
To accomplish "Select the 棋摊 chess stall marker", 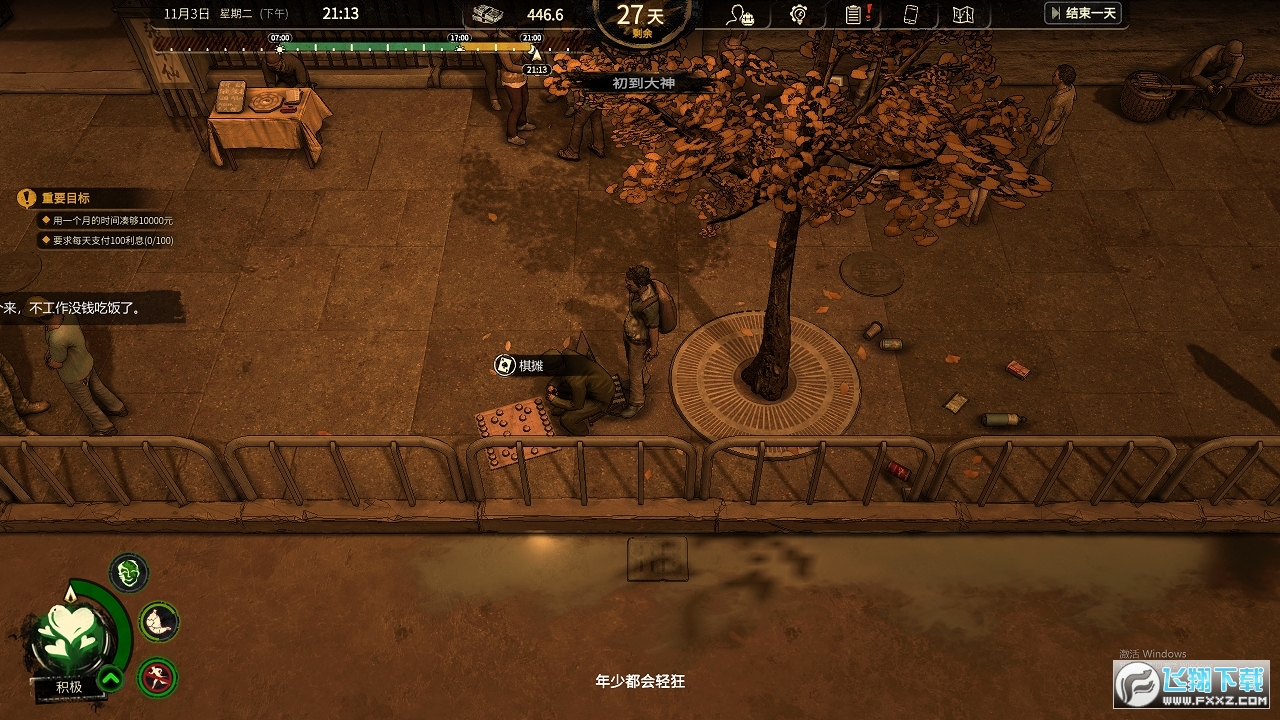I will coord(521,366).
